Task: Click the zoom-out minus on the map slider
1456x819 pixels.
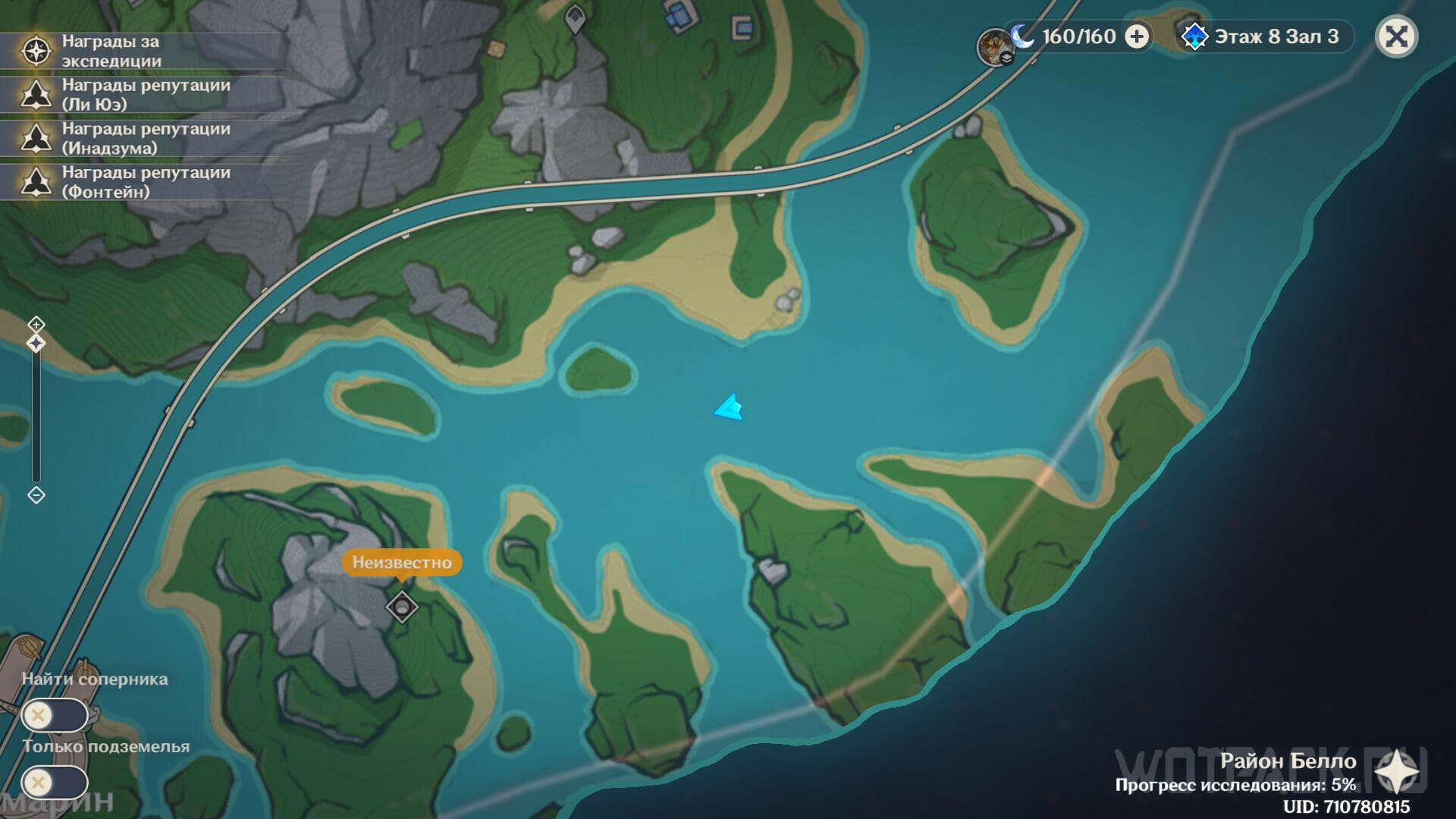Action: (36, 495)
